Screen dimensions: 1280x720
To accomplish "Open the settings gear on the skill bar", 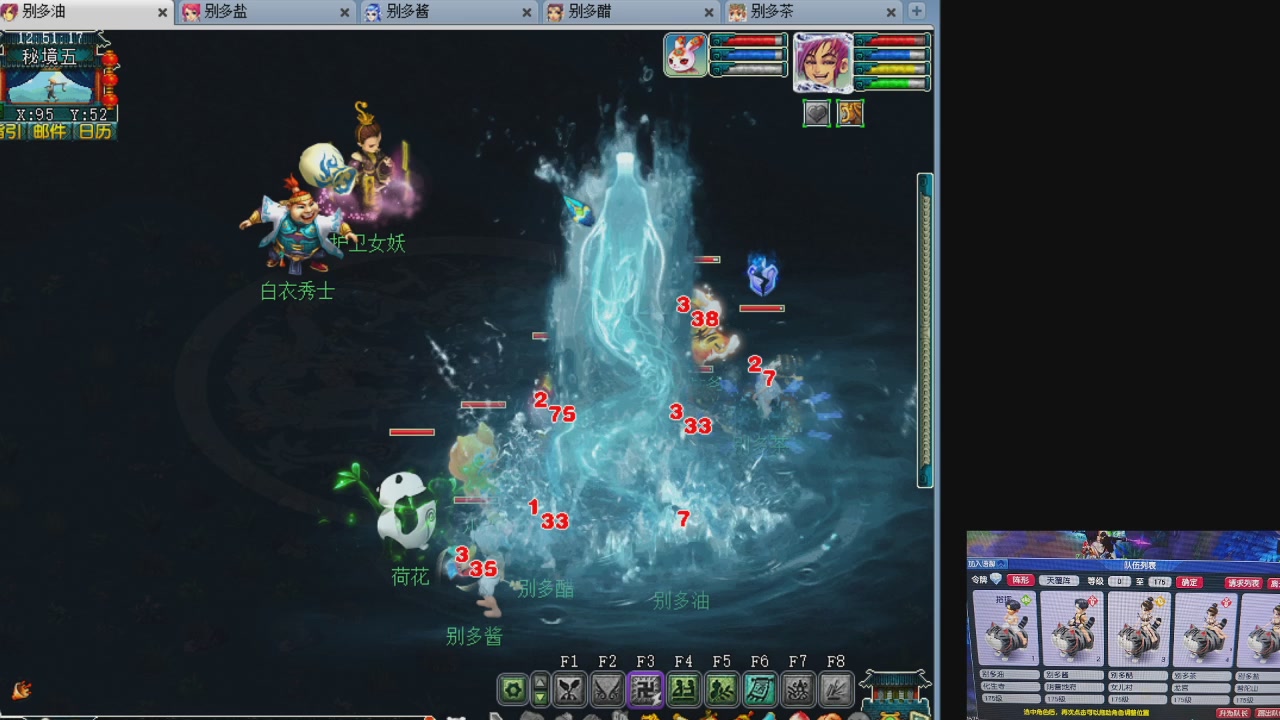I will point(514,690).
